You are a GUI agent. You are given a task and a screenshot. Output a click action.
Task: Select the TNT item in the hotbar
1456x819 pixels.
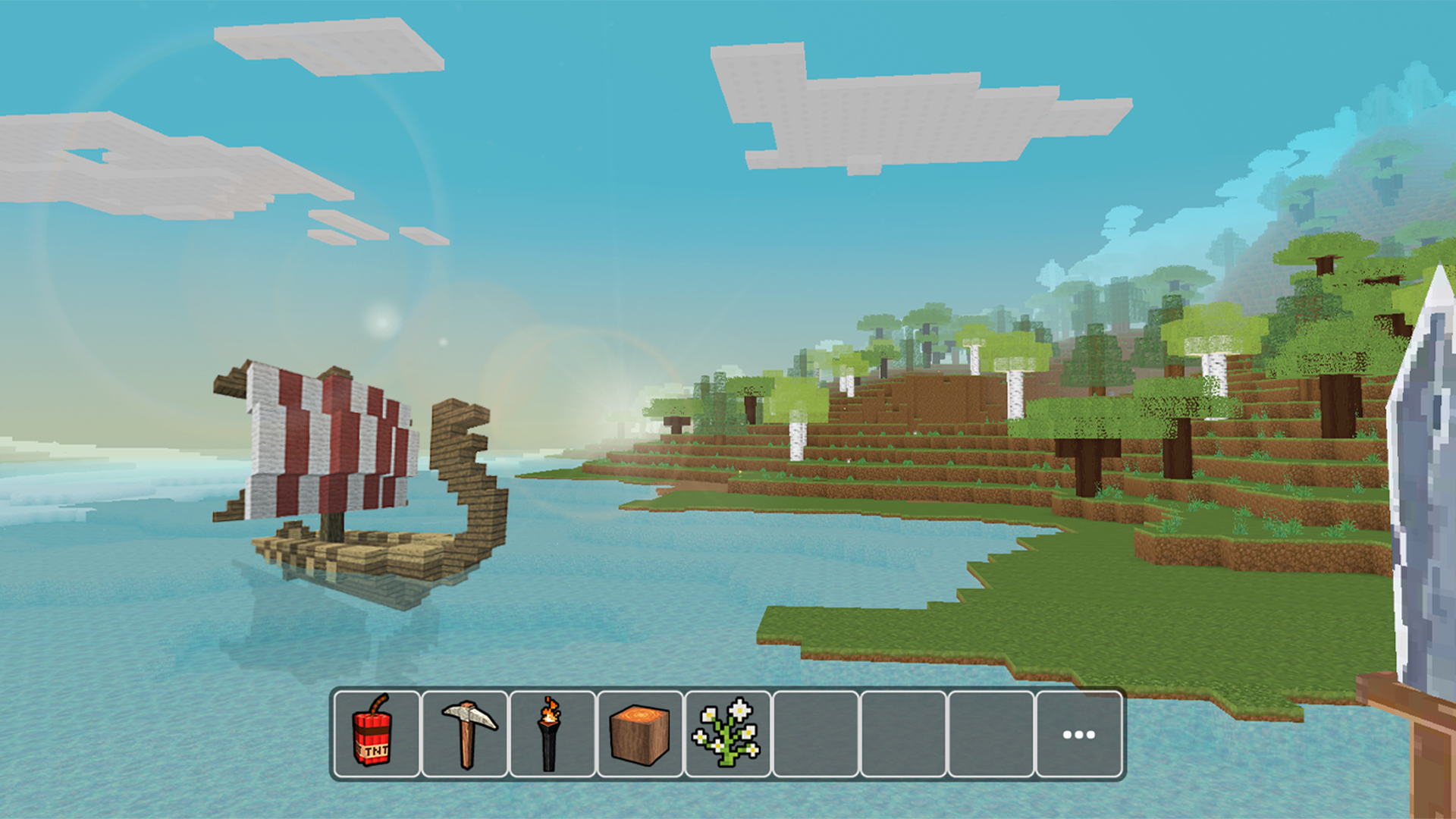click(375, 732)
